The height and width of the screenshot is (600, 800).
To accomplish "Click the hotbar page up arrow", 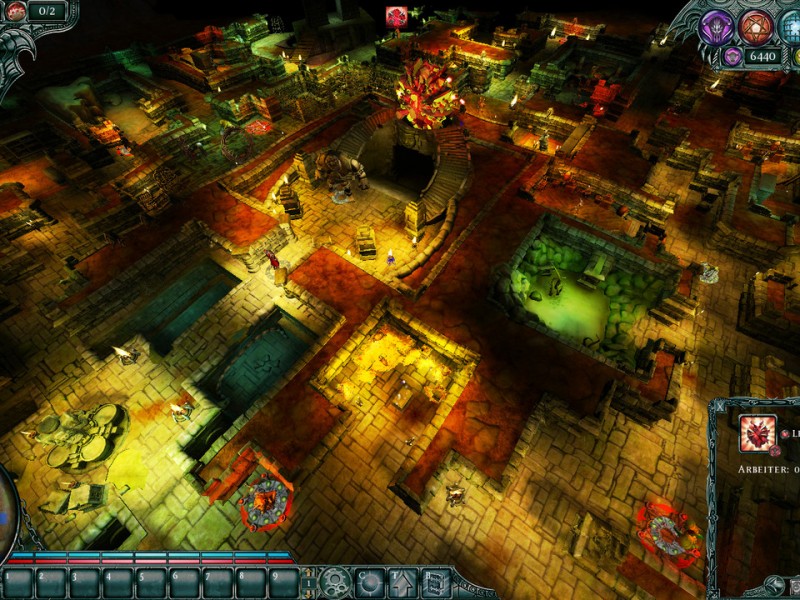I will pyautogui.click(x=309, y=574).
